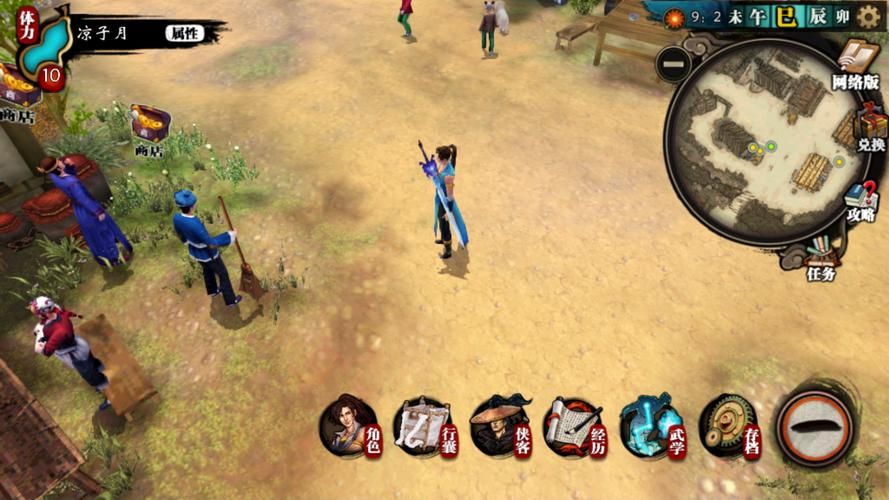
Task: Open the 角色 character menu
Action: (x=350, y=427)
